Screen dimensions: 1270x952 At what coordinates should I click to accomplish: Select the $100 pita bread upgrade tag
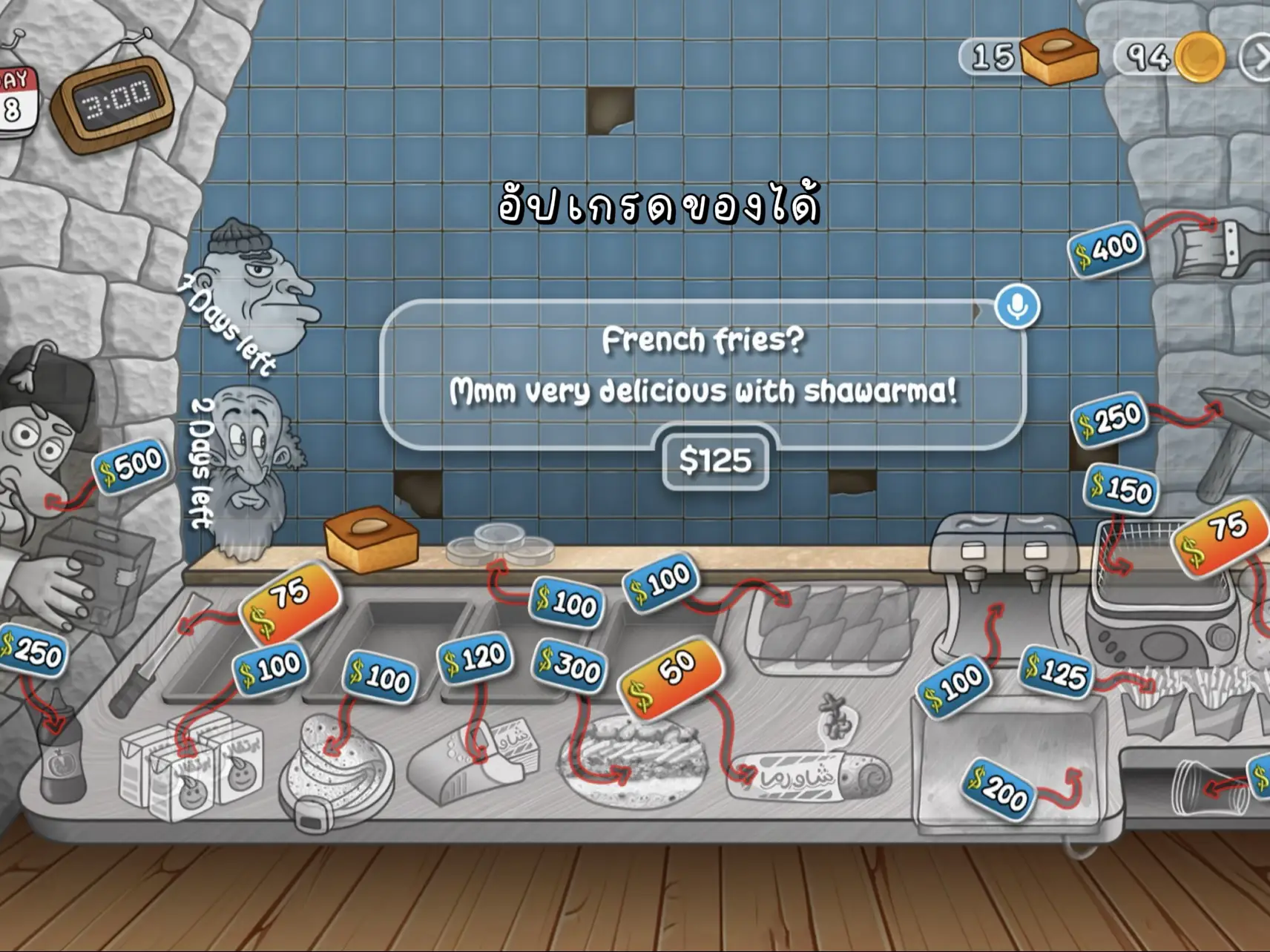pos(379,675)
